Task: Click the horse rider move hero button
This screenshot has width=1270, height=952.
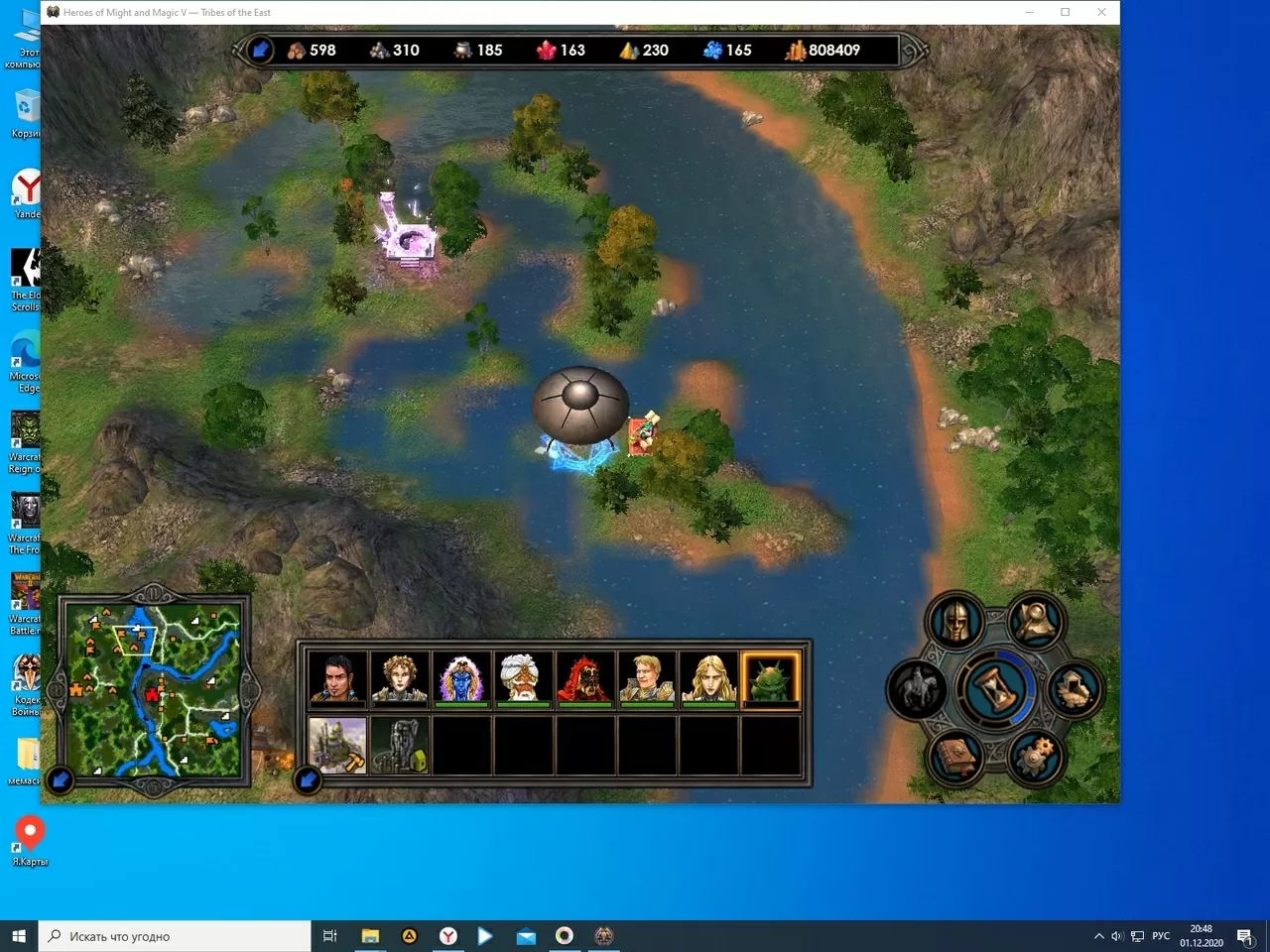Action: (x=916, y=688)
